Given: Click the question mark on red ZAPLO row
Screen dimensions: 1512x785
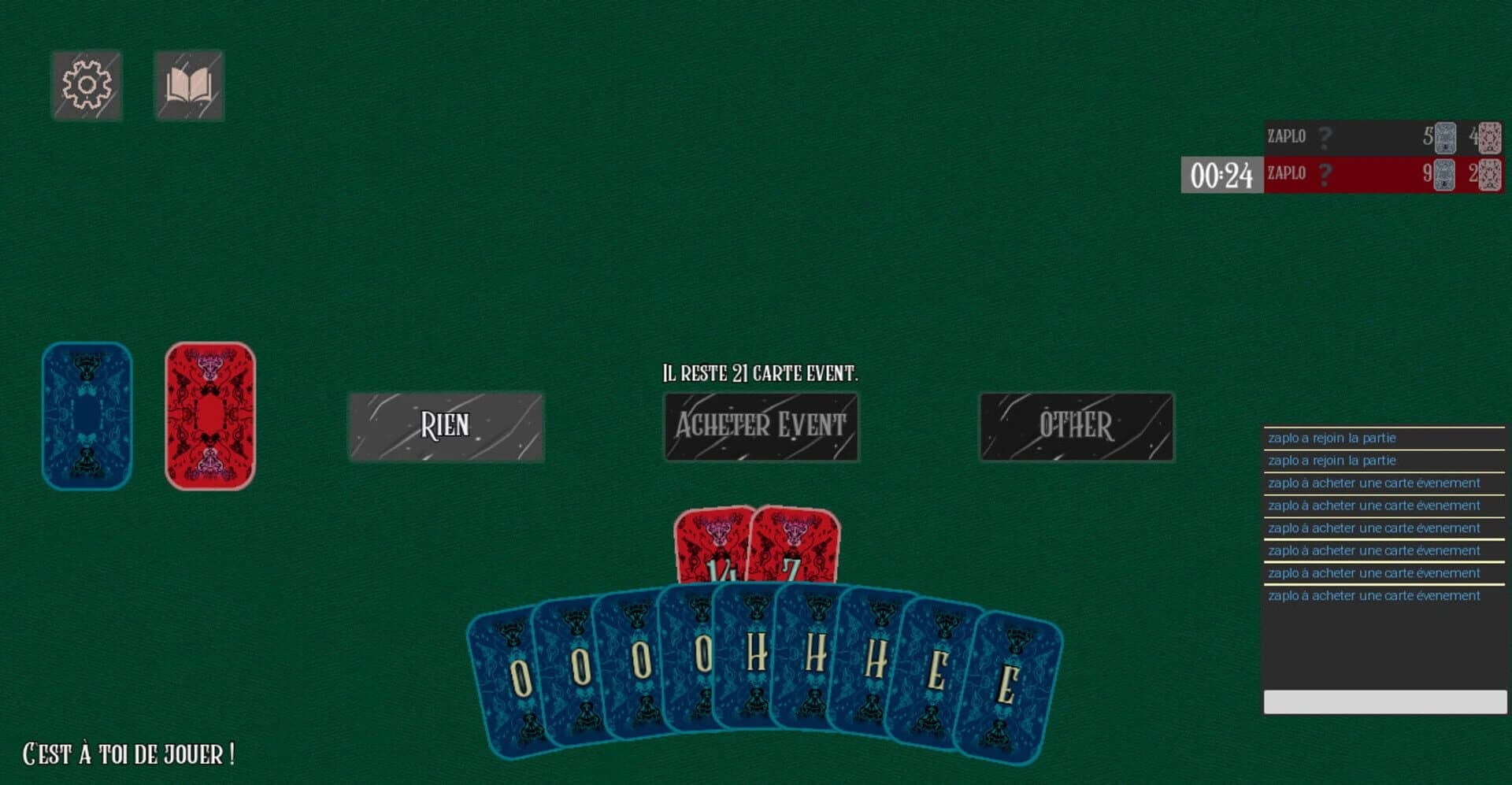Looking at the screenshot, I should click(1326, 173).
